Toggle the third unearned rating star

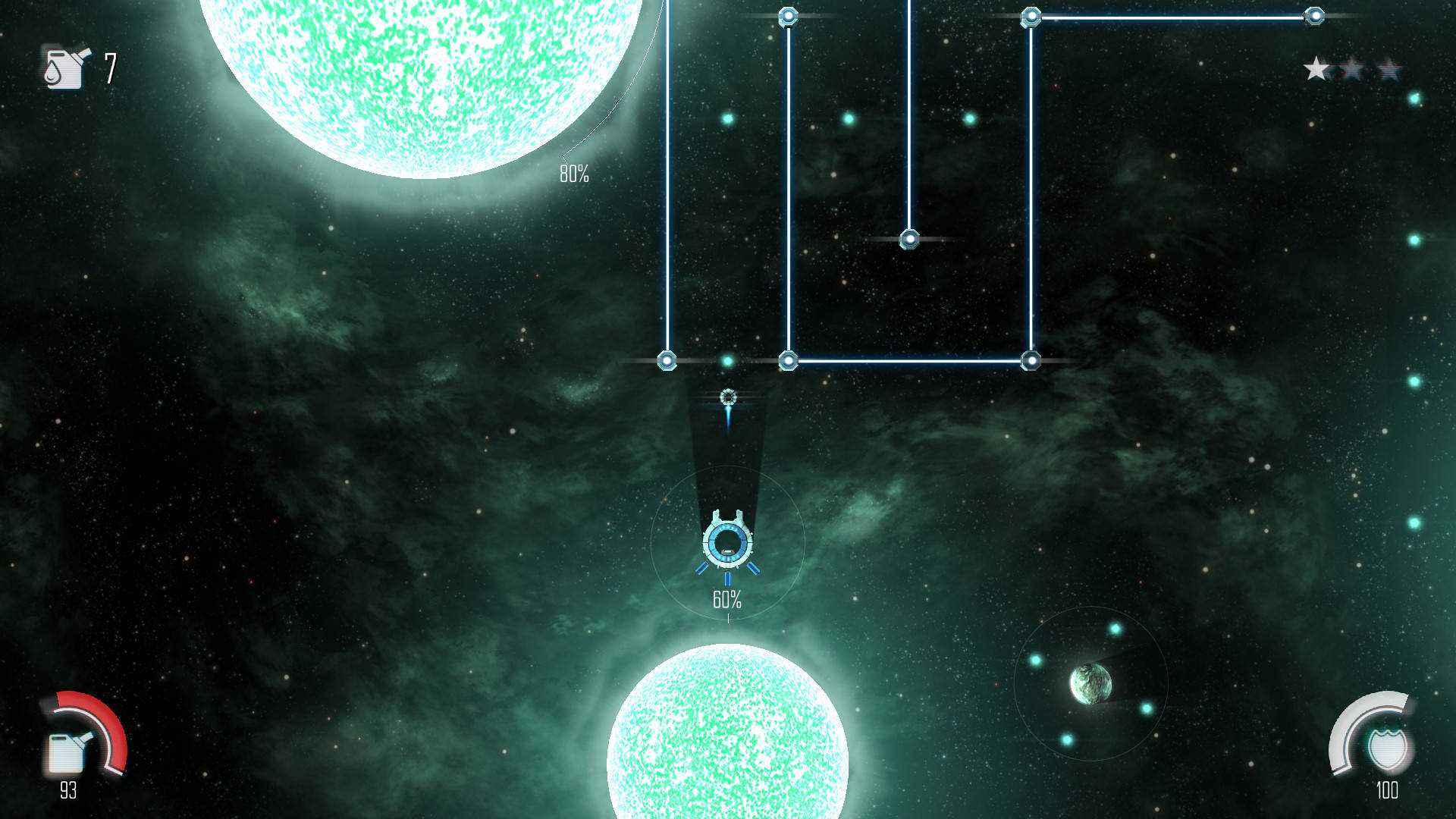point(1389,68)
